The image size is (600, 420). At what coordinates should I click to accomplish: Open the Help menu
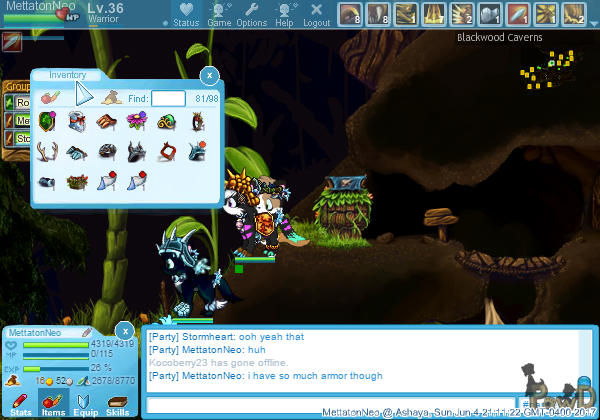285,14
